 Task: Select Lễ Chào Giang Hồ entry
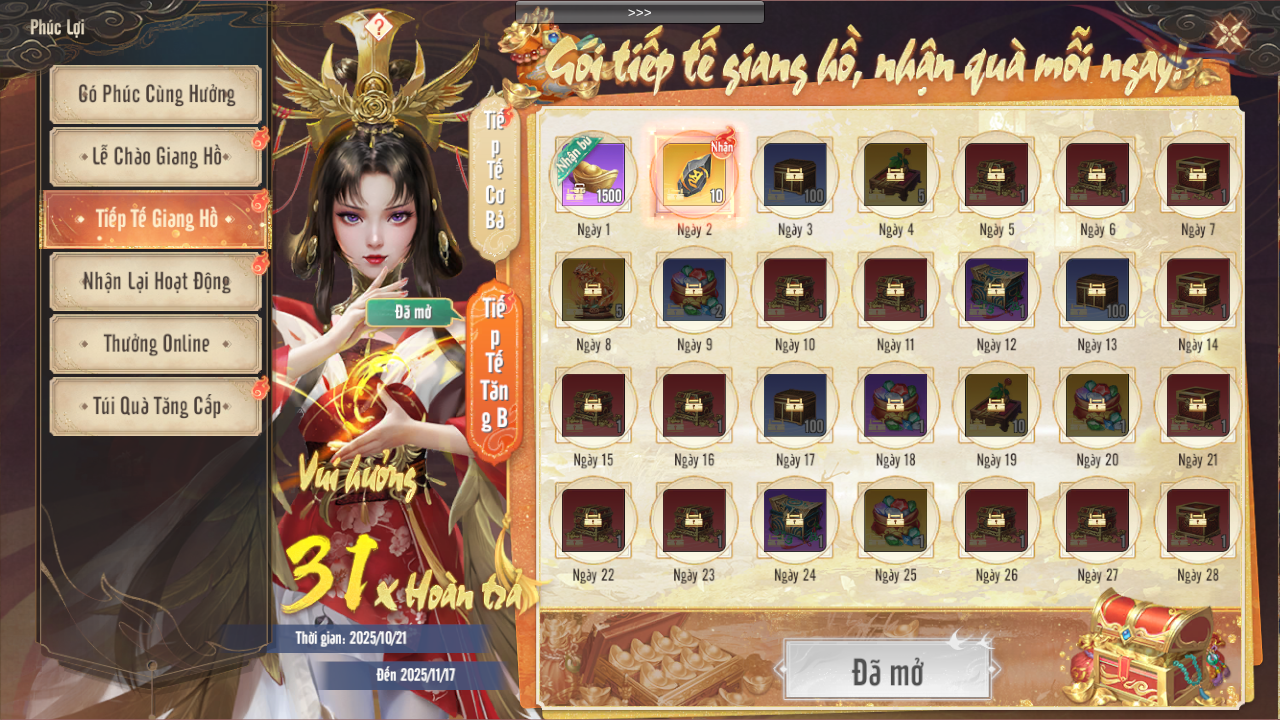(156, 157)
